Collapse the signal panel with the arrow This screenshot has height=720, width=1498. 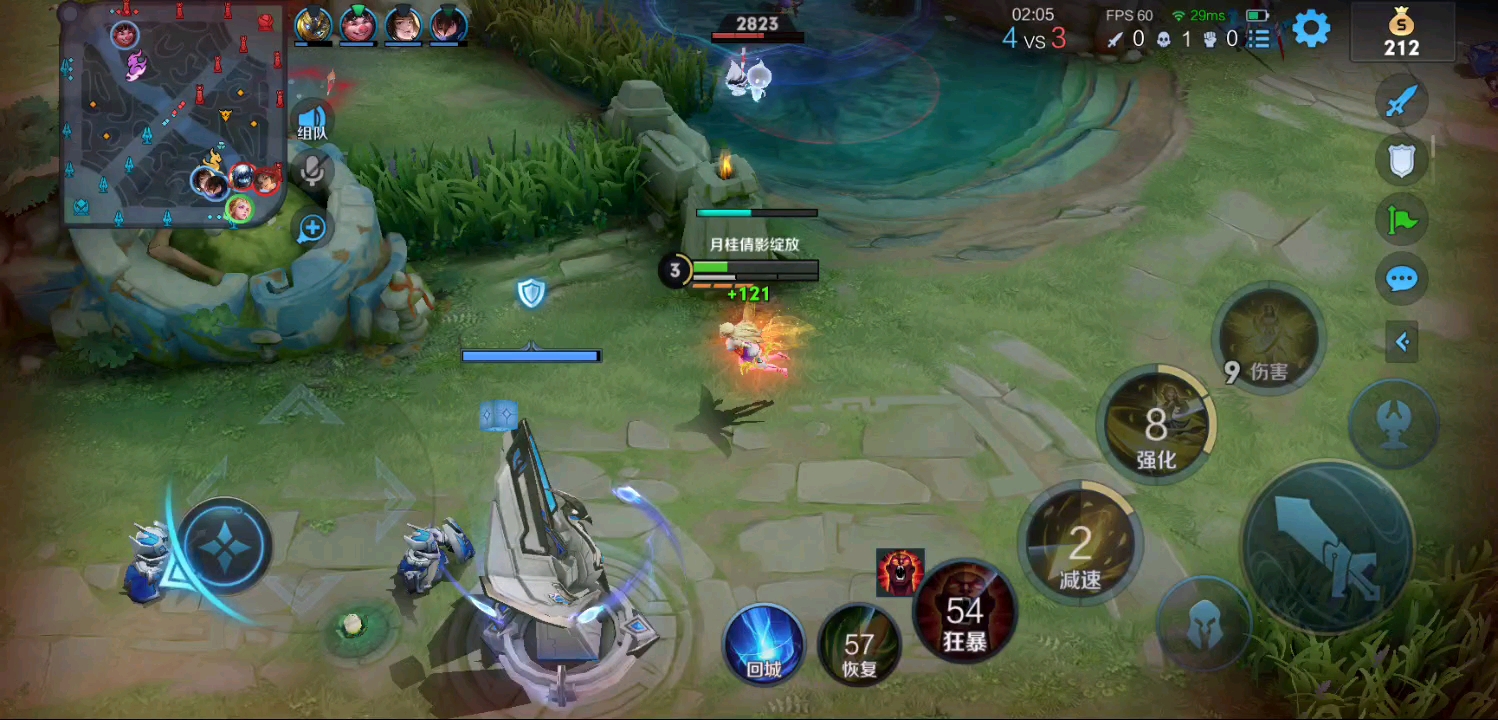tap(1402, 343)
